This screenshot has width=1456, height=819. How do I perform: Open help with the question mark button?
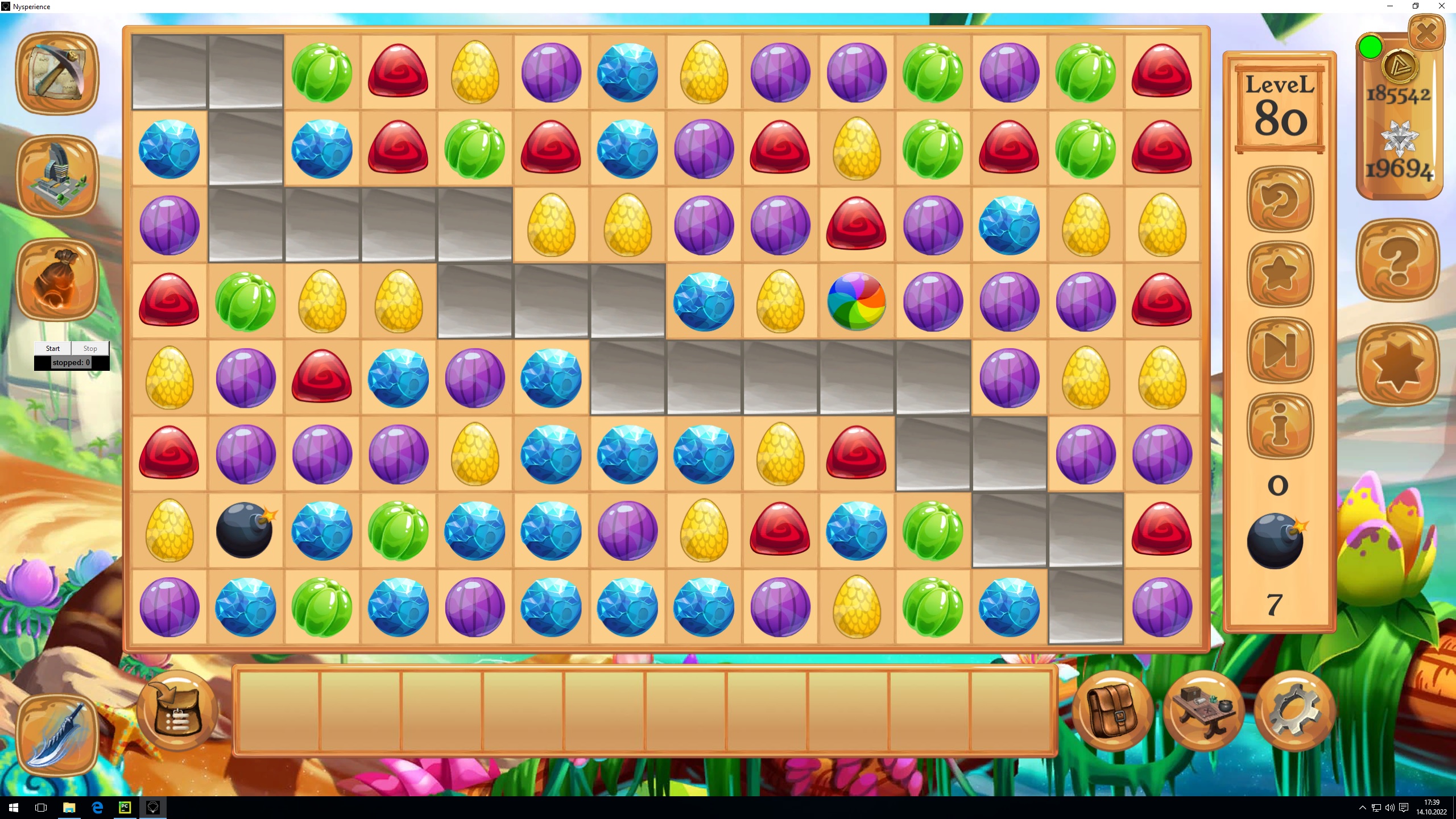(1398, 260)
